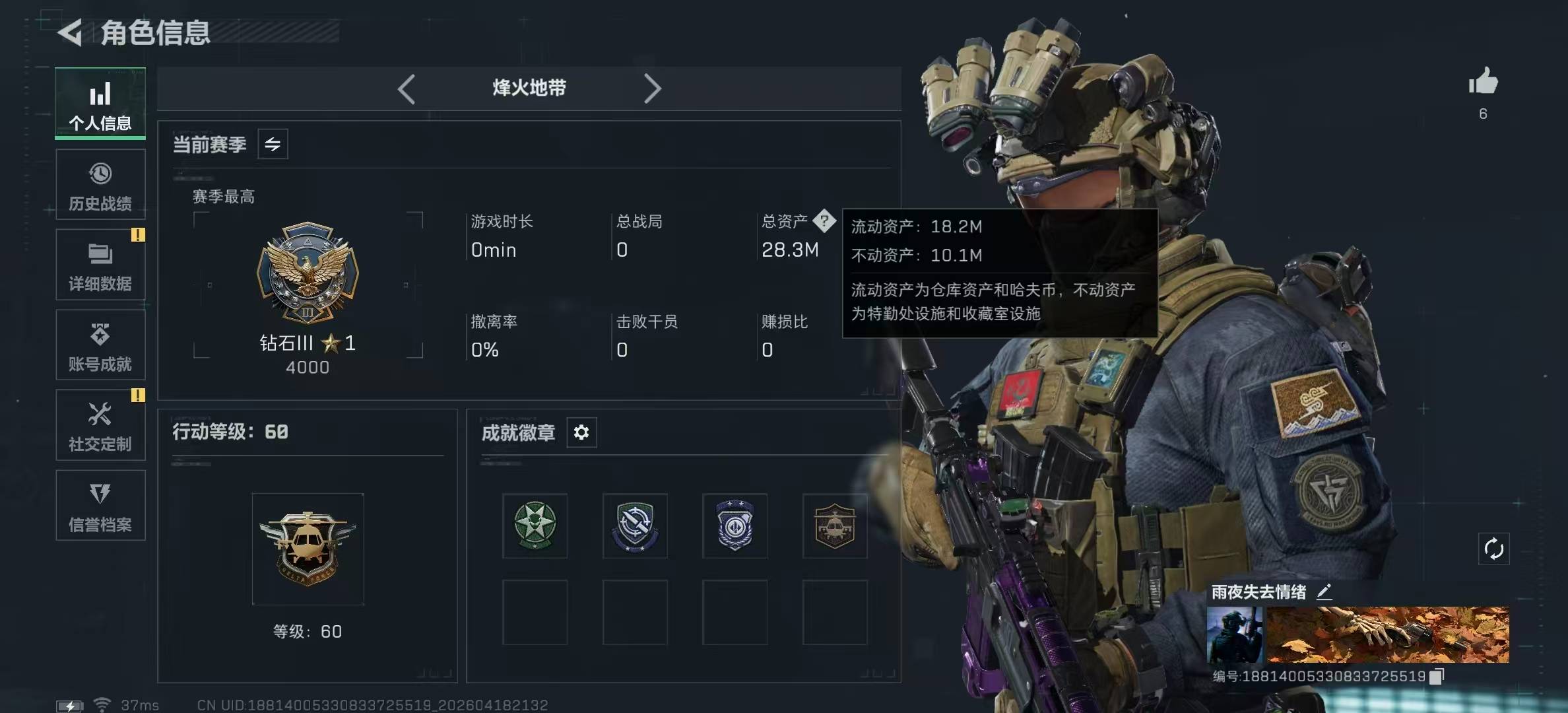The image size is (1568, 713).
Task: Switch to the next game mode arrow
Action: tap(652, 88)
